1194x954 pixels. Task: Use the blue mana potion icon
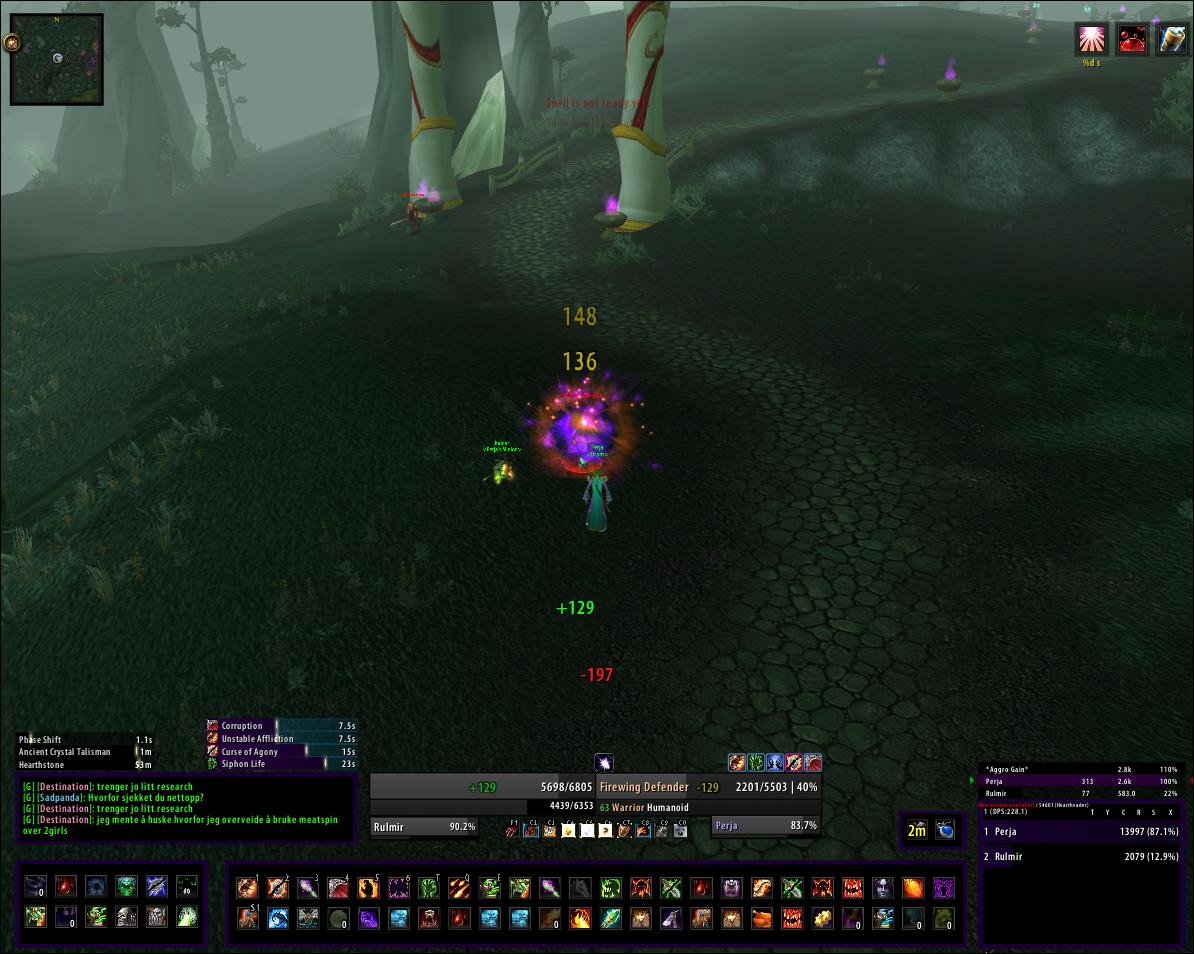[x=945, y=830]
